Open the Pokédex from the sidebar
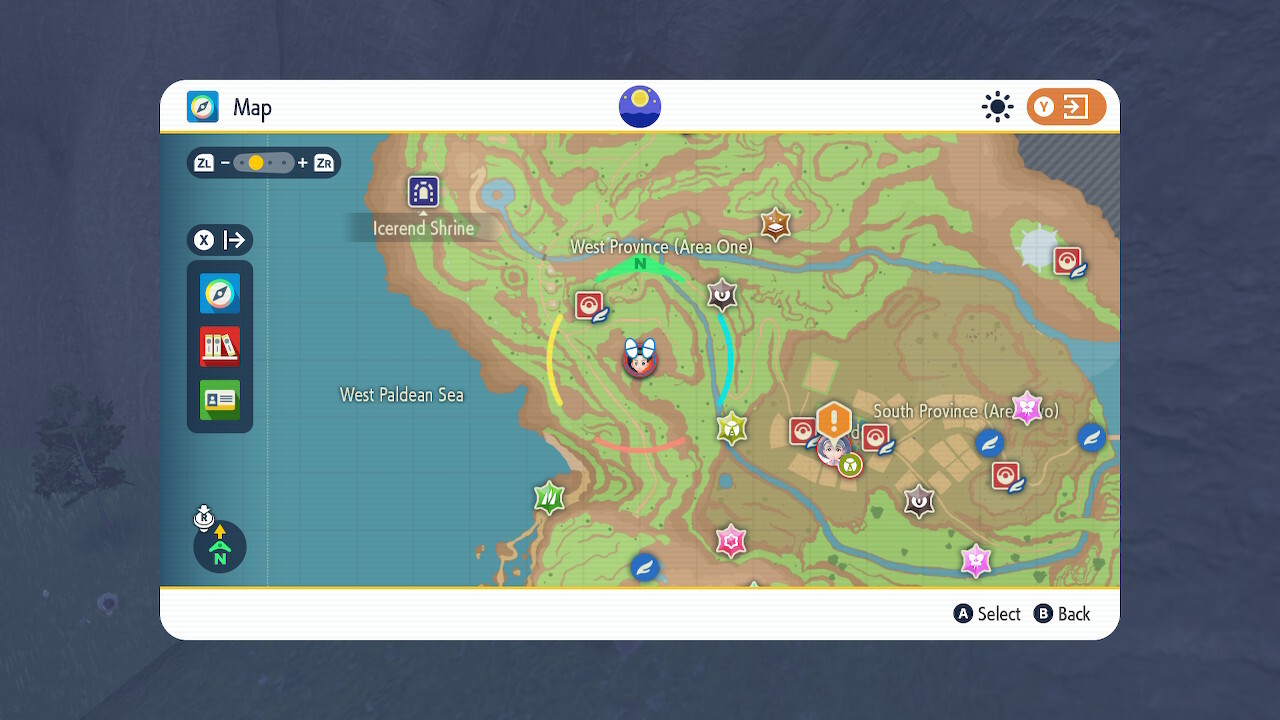Screen dimensions: 1280x720 (219, 346)
